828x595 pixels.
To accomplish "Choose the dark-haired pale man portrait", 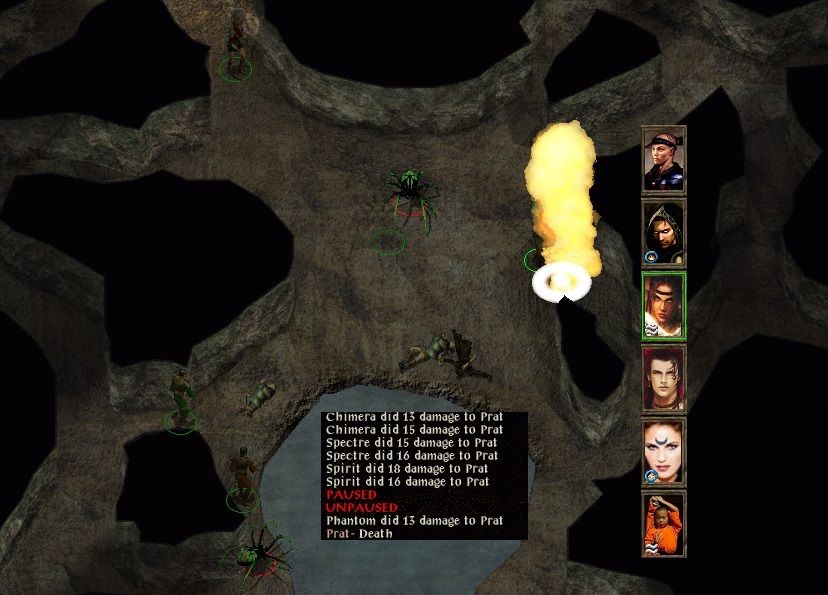I will (x=663, y=378).
